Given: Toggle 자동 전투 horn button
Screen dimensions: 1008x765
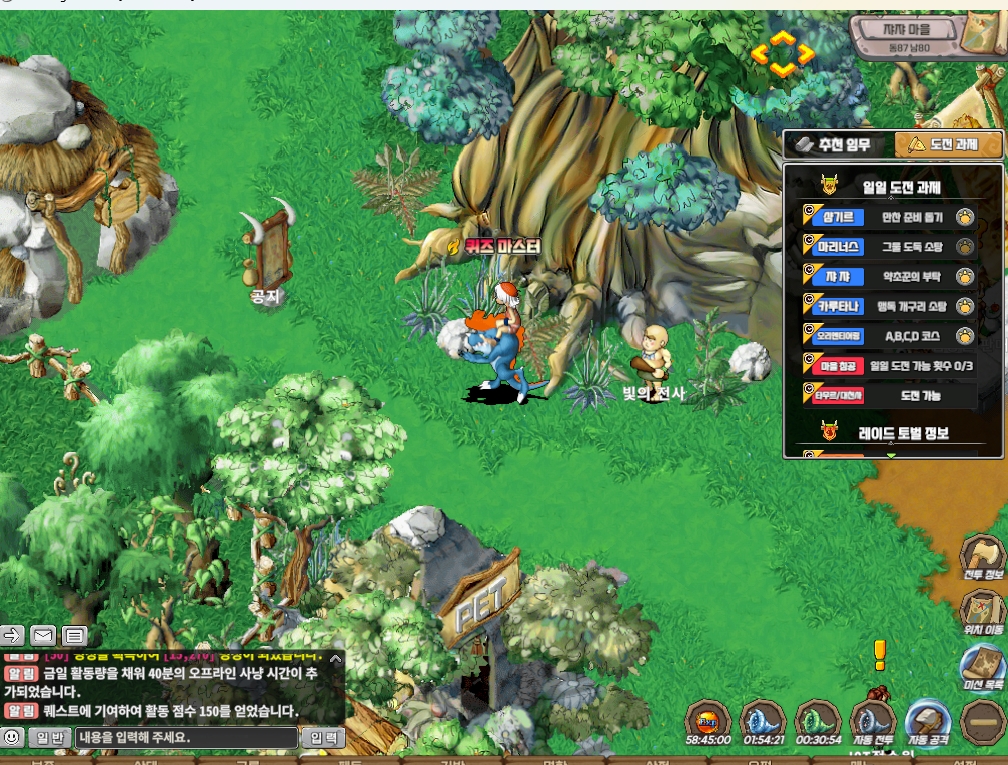Looking at the screenshot, I should click(x=872, y=722).
